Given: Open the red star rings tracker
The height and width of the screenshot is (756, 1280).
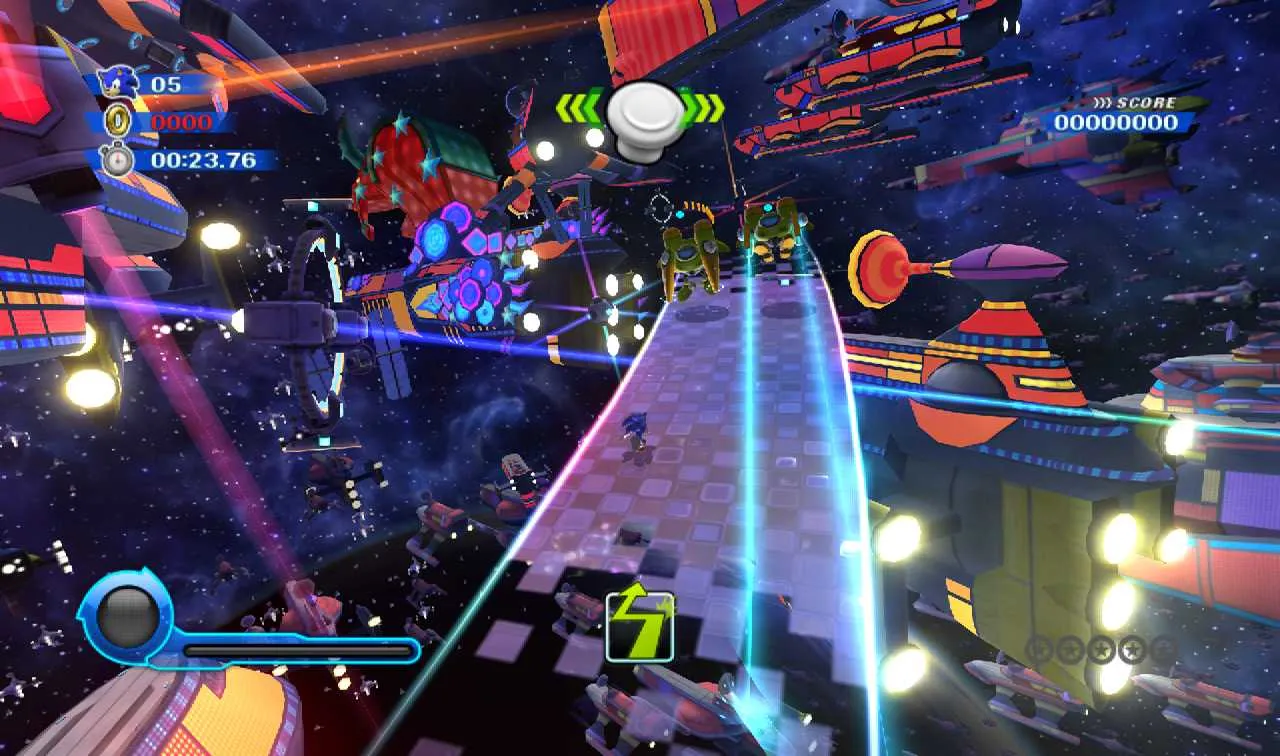Looking at the screenshot, I should pyautogui.click(x=1100, y=650).
